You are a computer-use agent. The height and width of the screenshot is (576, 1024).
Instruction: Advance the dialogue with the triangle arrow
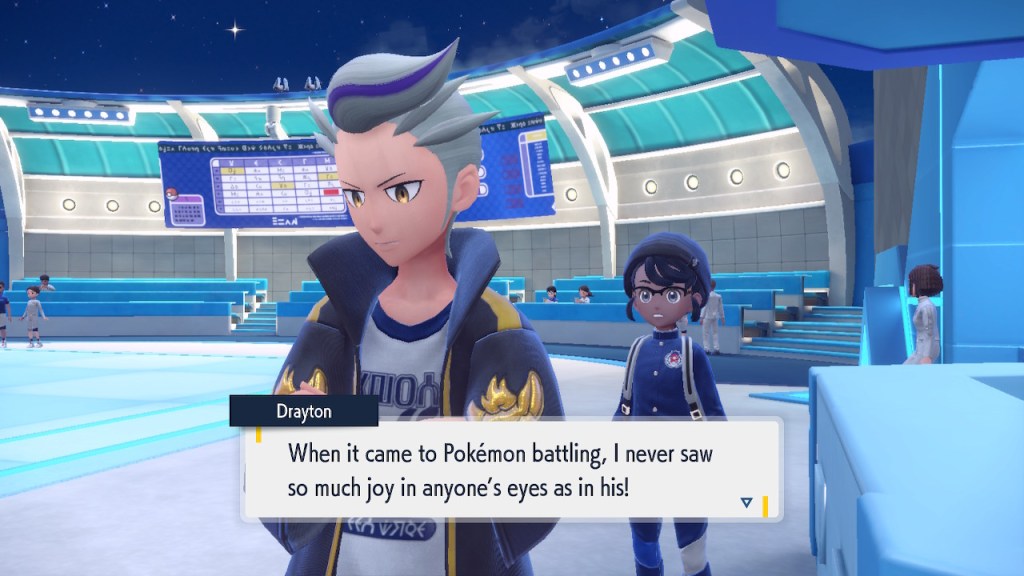click(746, 502)
